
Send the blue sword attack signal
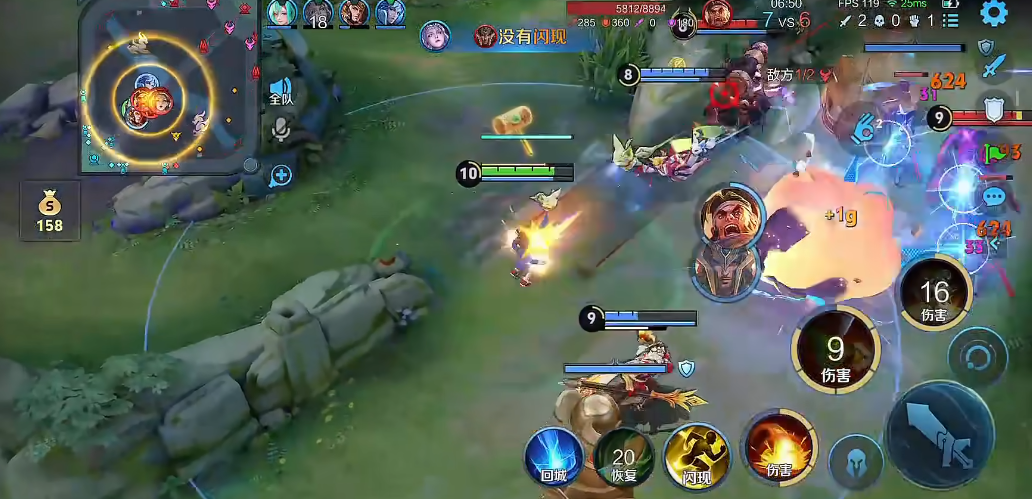point(993,68)
